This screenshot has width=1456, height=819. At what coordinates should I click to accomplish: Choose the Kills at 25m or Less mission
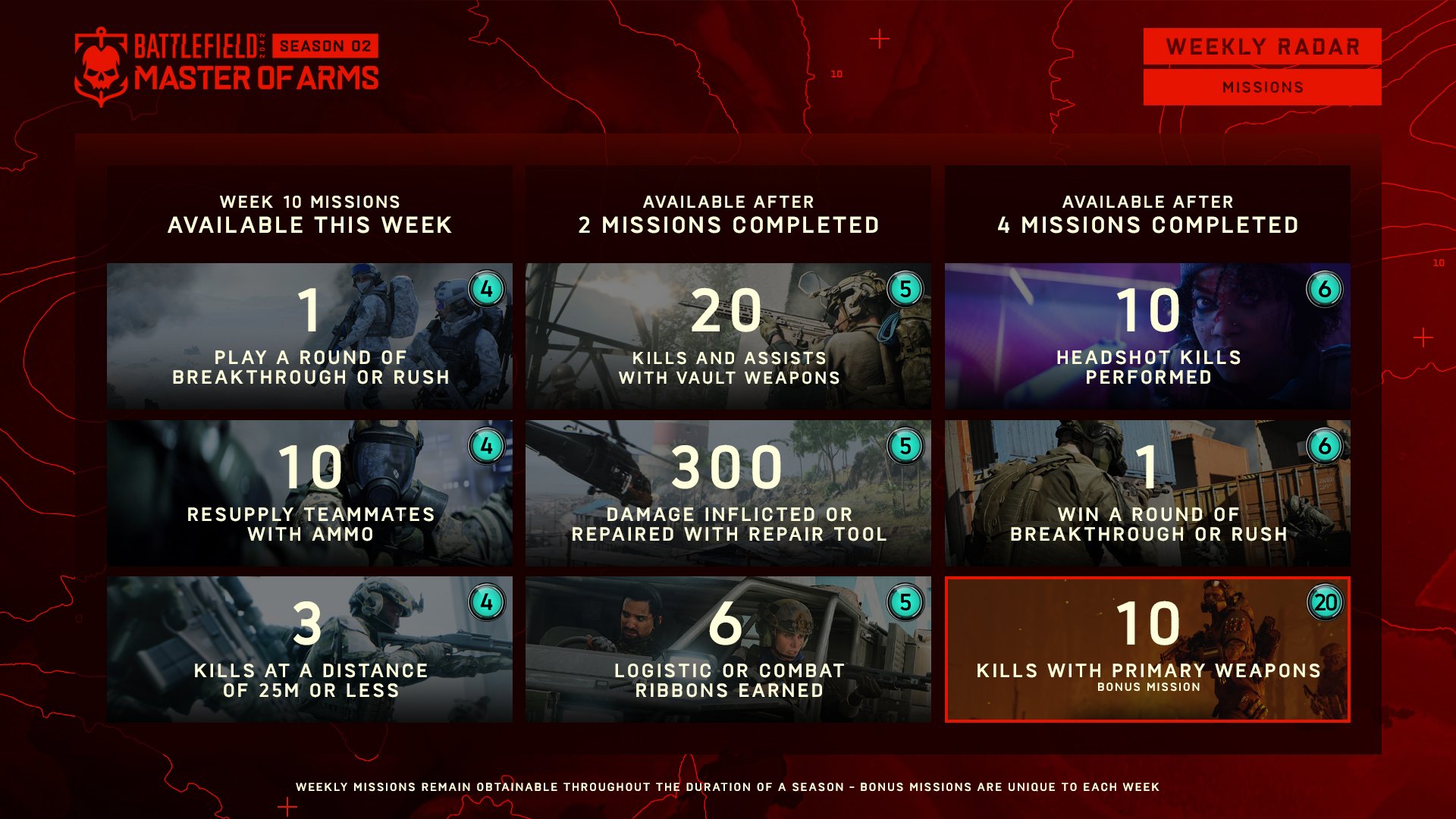pyautogui.click(x=309, y=649)
